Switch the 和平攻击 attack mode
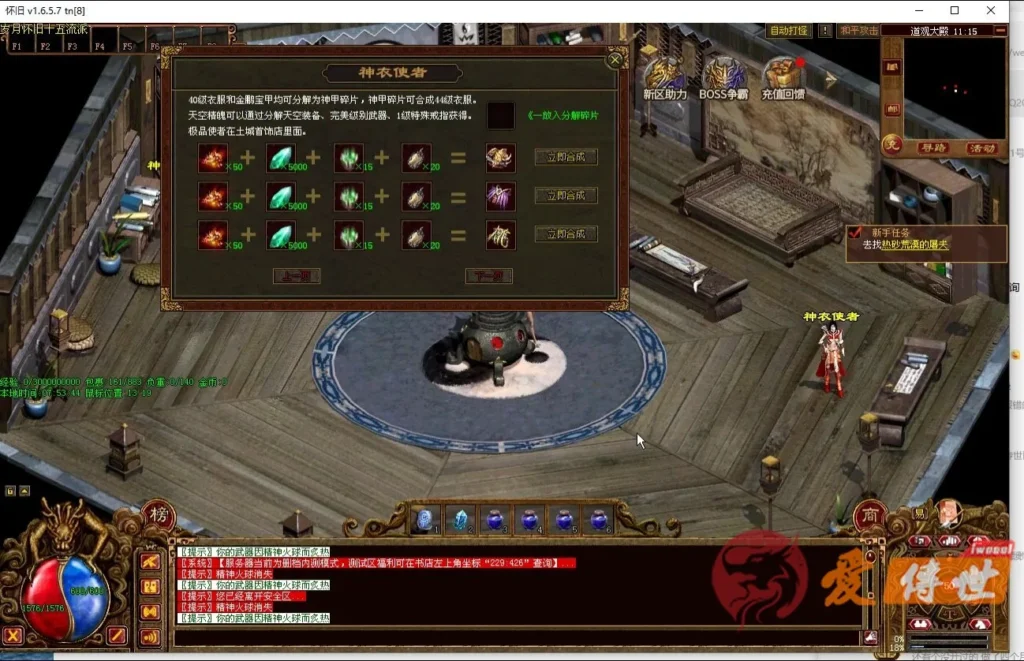The width and height of the screenshot is (1024, 661). point(859,31)
